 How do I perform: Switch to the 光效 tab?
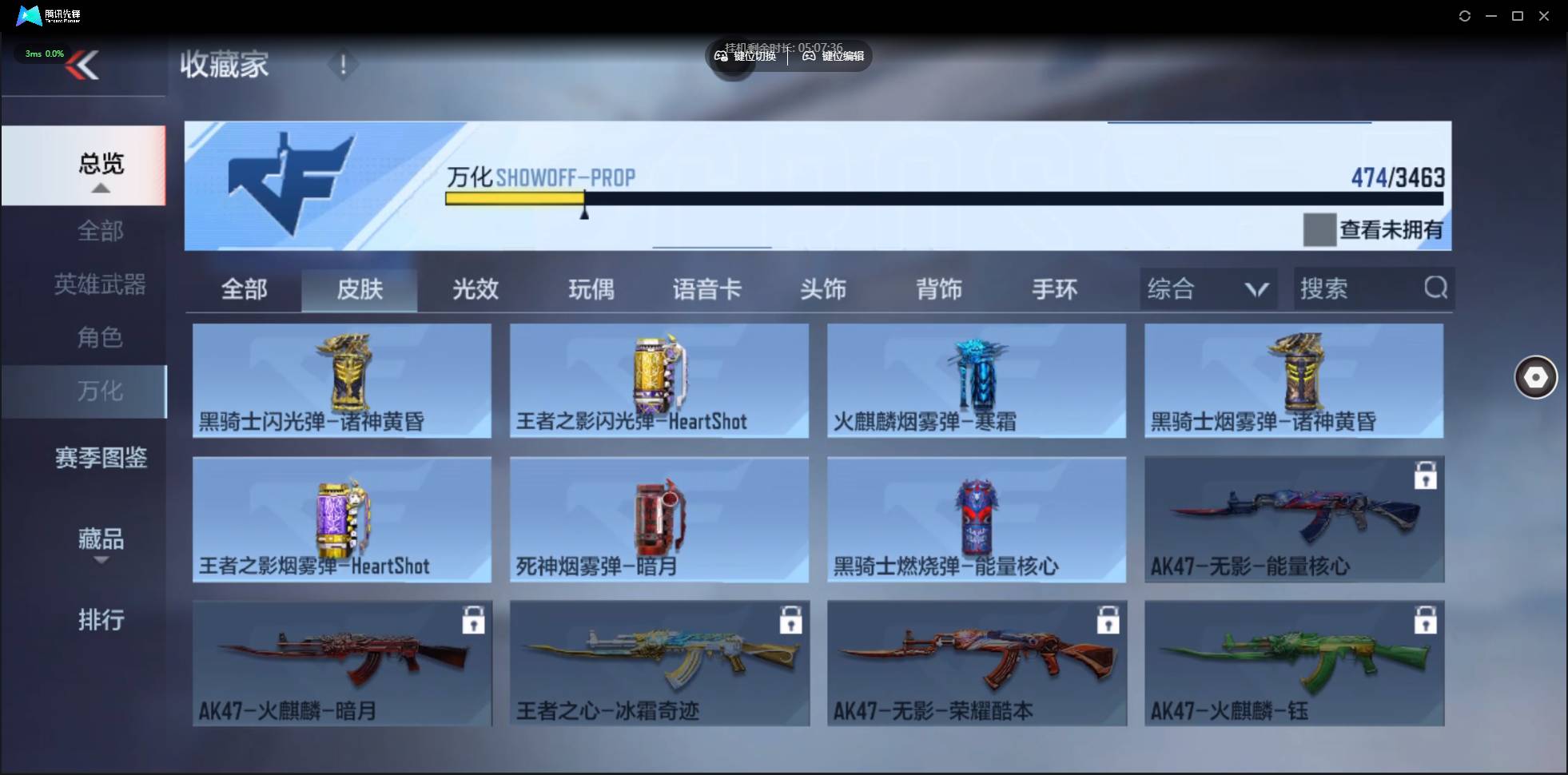[475, 289]
